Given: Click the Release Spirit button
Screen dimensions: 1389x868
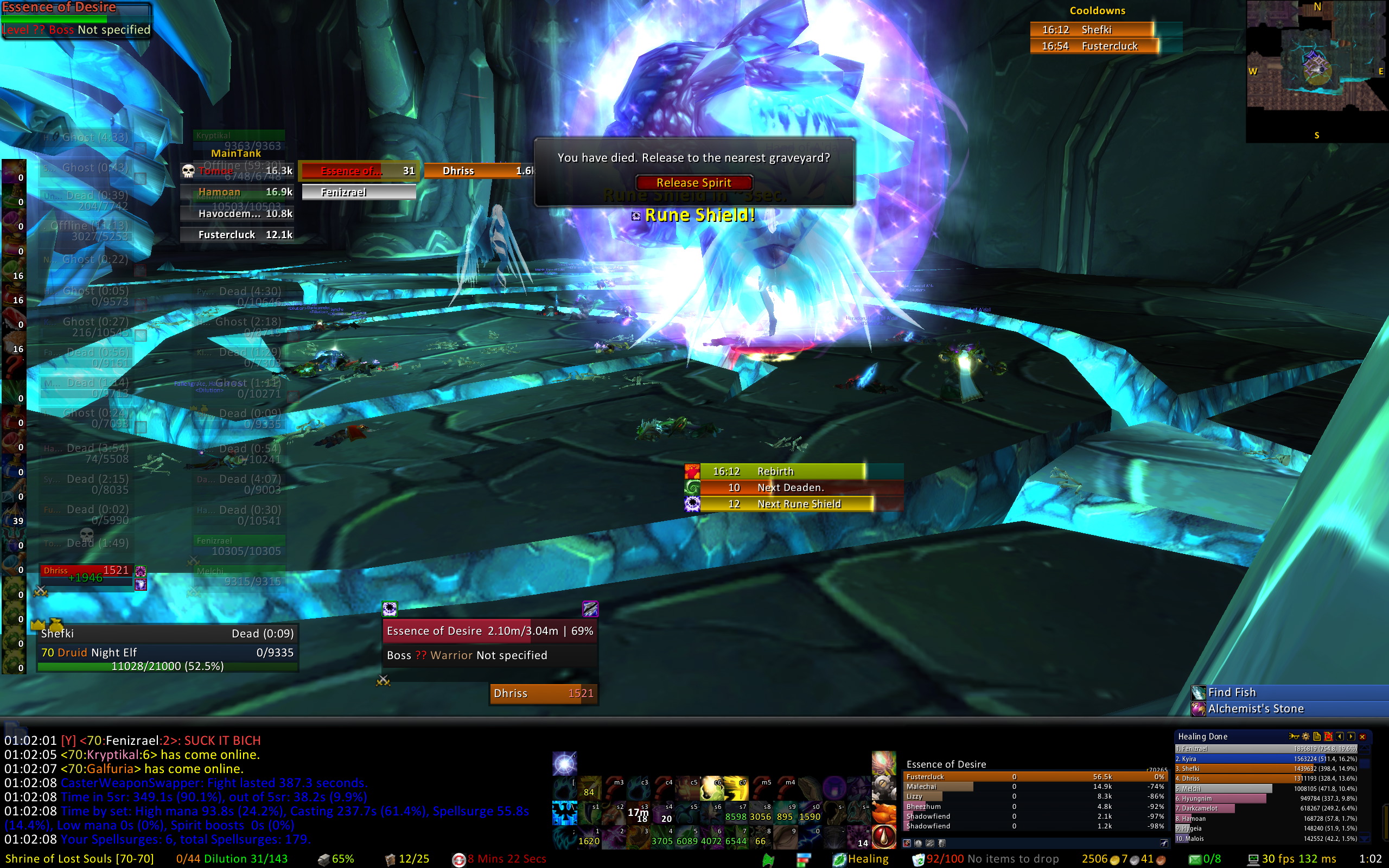Looking at the screenshot, I should tap(693, 183).
